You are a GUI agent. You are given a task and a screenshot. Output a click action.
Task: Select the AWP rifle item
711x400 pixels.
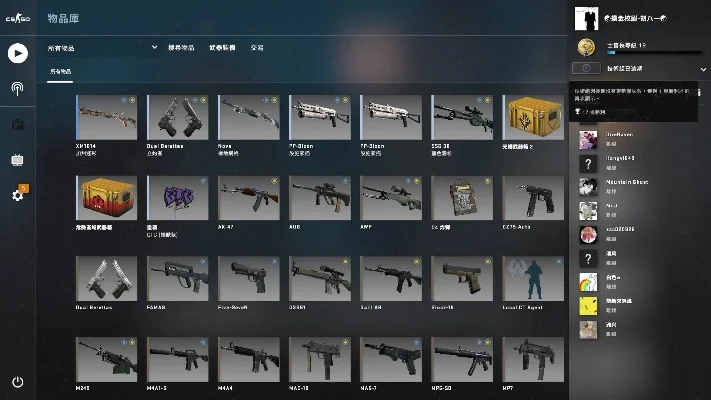pyautogui.click(x=389, y=200)
